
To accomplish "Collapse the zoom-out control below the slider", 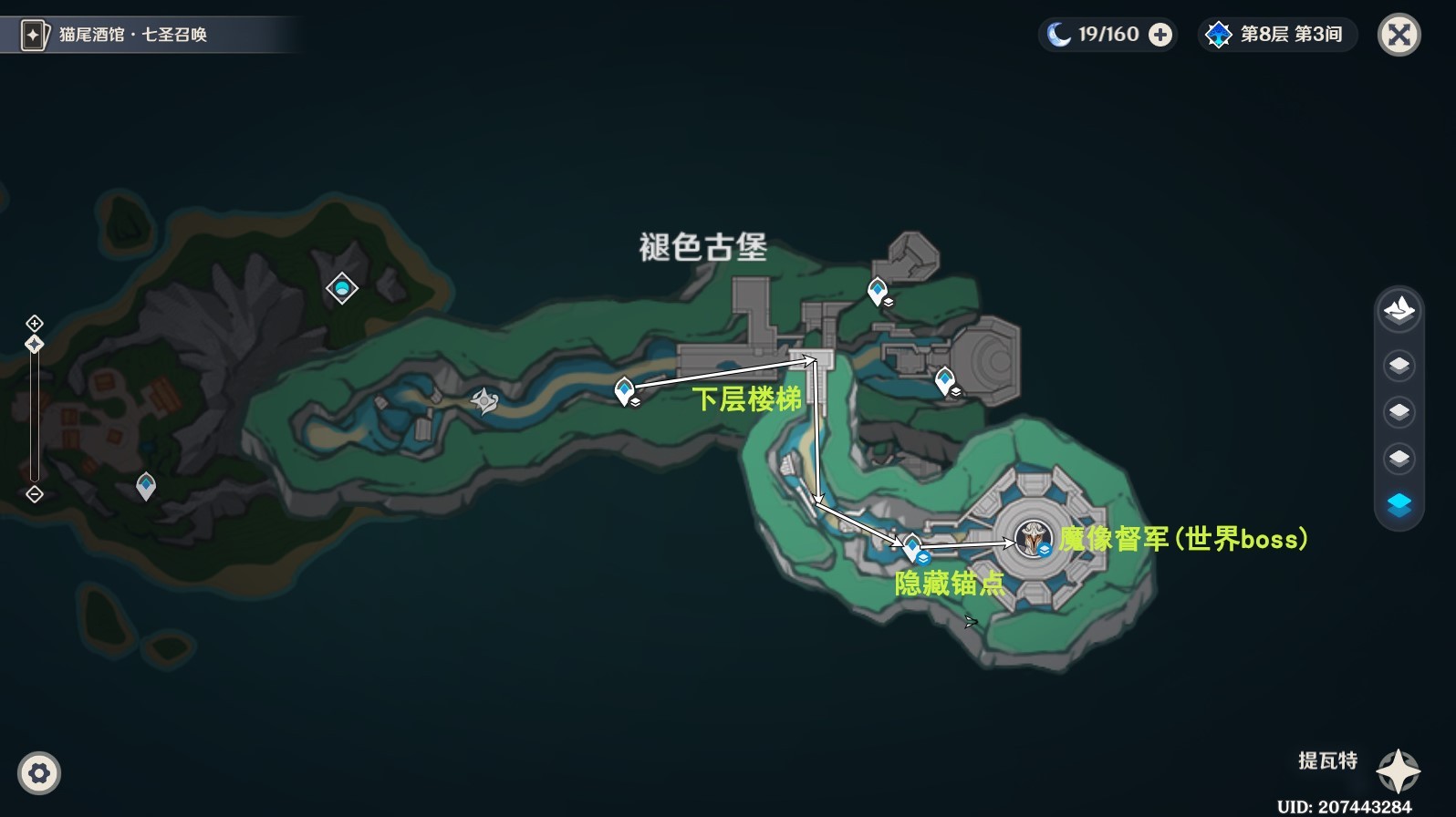I will coord(34,495).
